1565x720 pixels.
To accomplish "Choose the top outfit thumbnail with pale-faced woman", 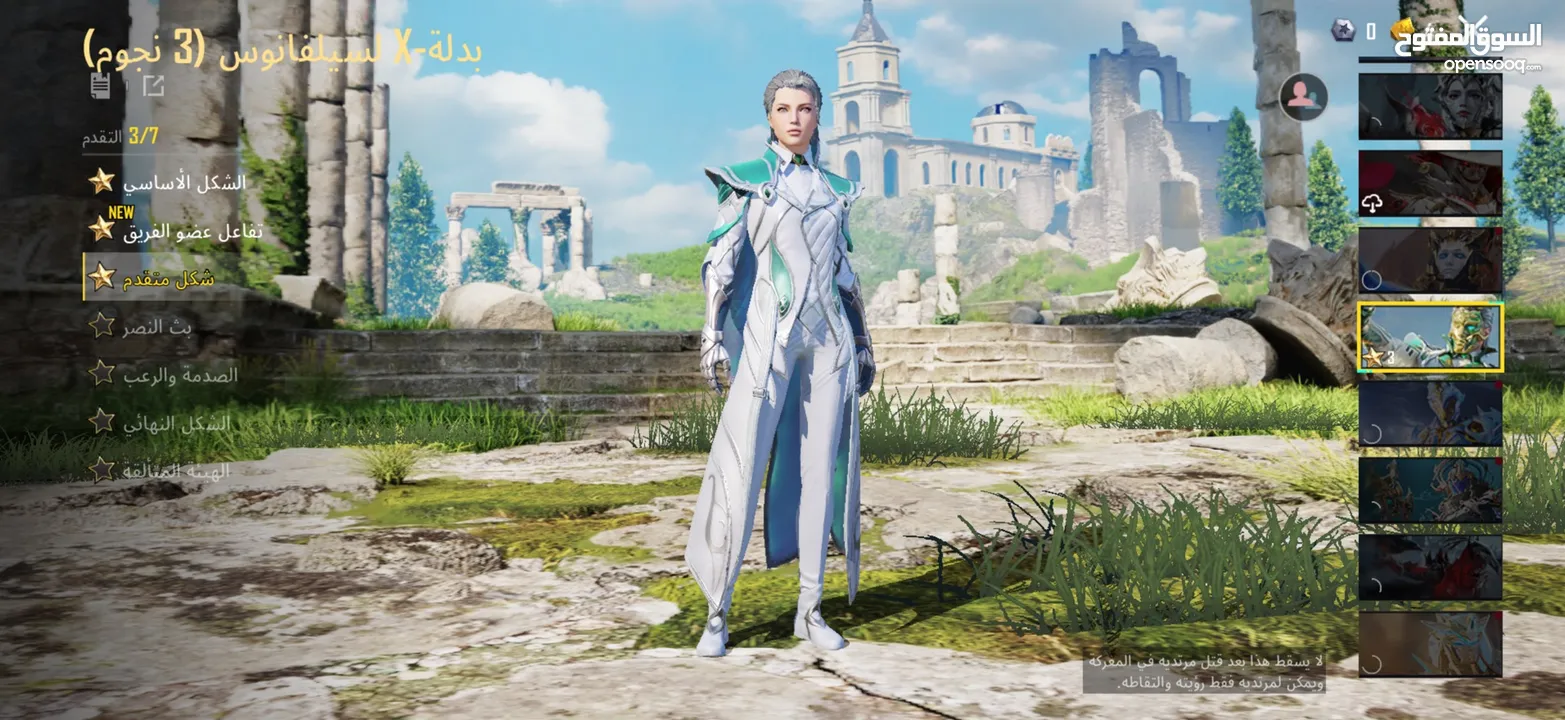I will pos(1430,106).
